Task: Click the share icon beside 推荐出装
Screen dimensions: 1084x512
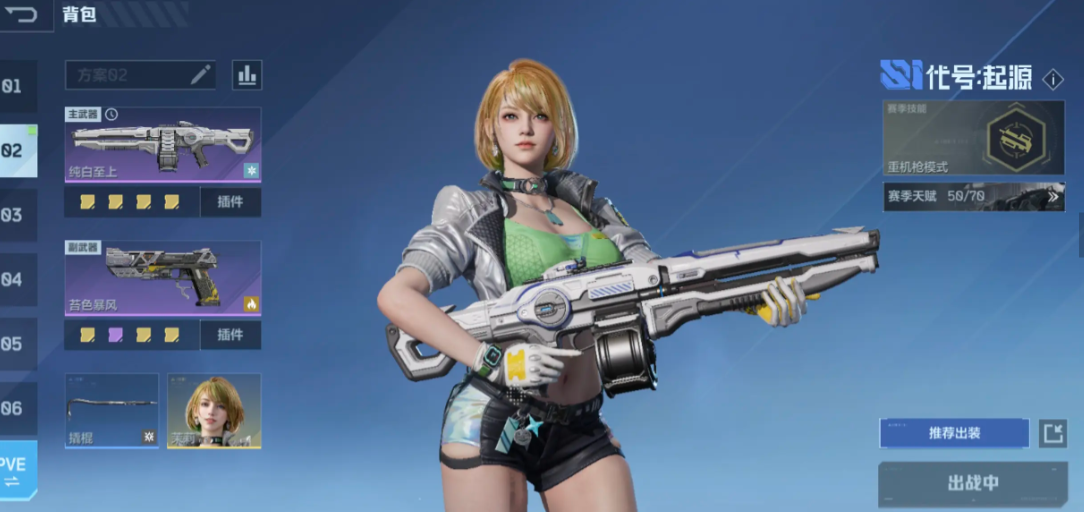Action: pyautogui.click(x=1052, y=433)
